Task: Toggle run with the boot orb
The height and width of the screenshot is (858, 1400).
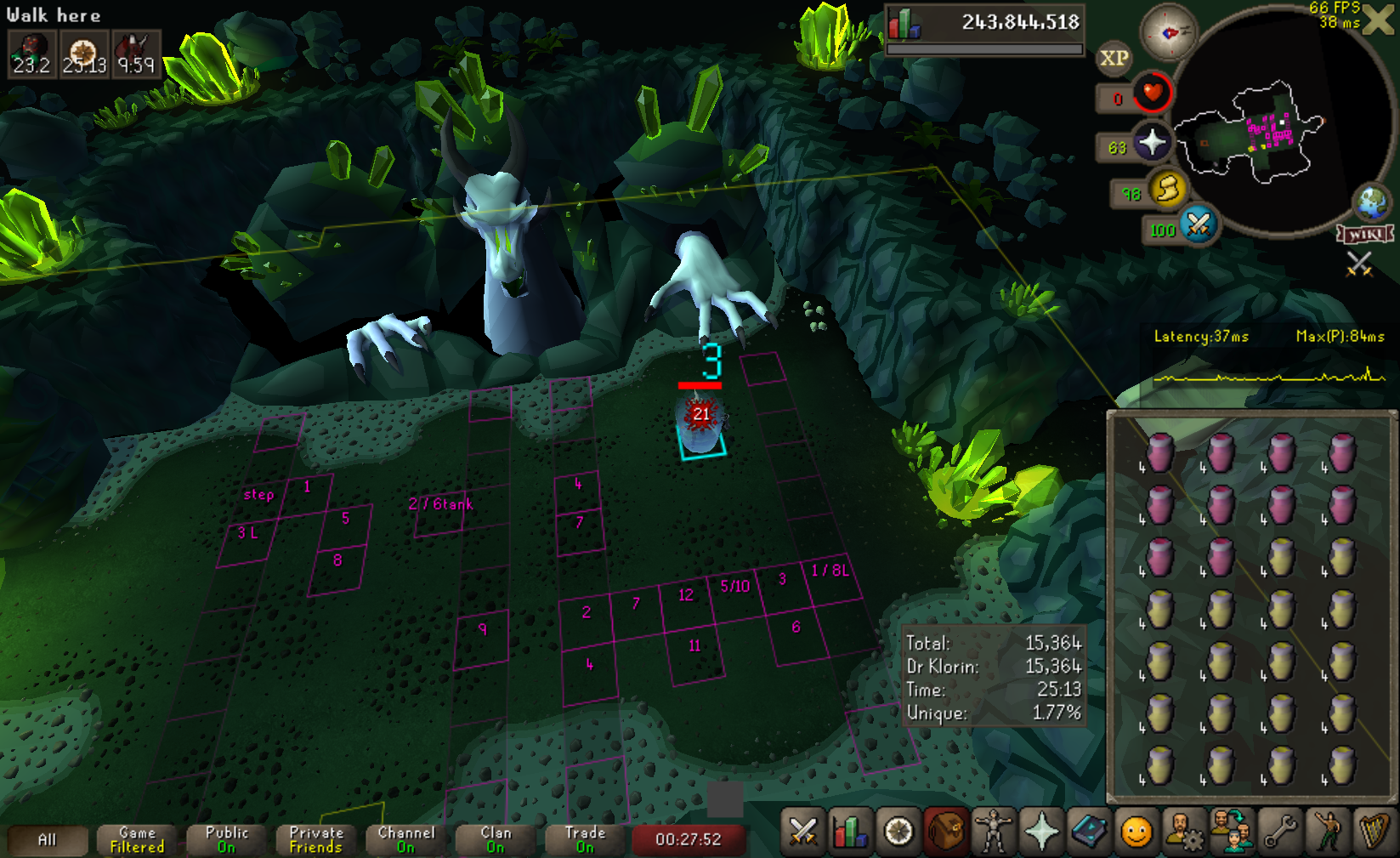Action: pyautogui.click(x=1167, y=189)
